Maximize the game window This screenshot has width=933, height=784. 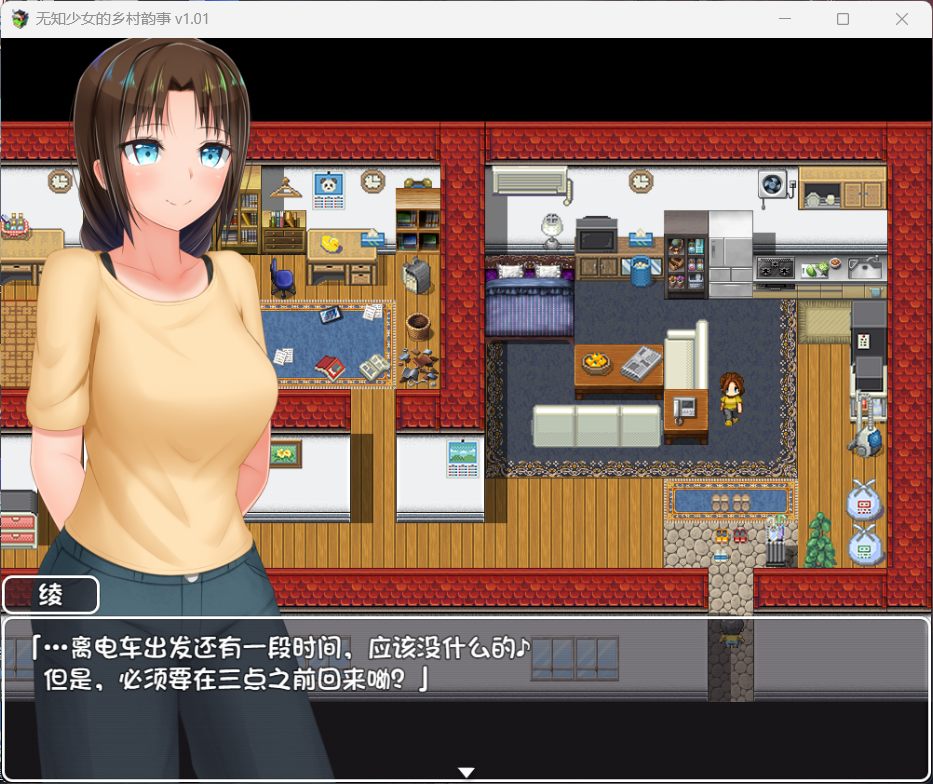pos(843,19)
